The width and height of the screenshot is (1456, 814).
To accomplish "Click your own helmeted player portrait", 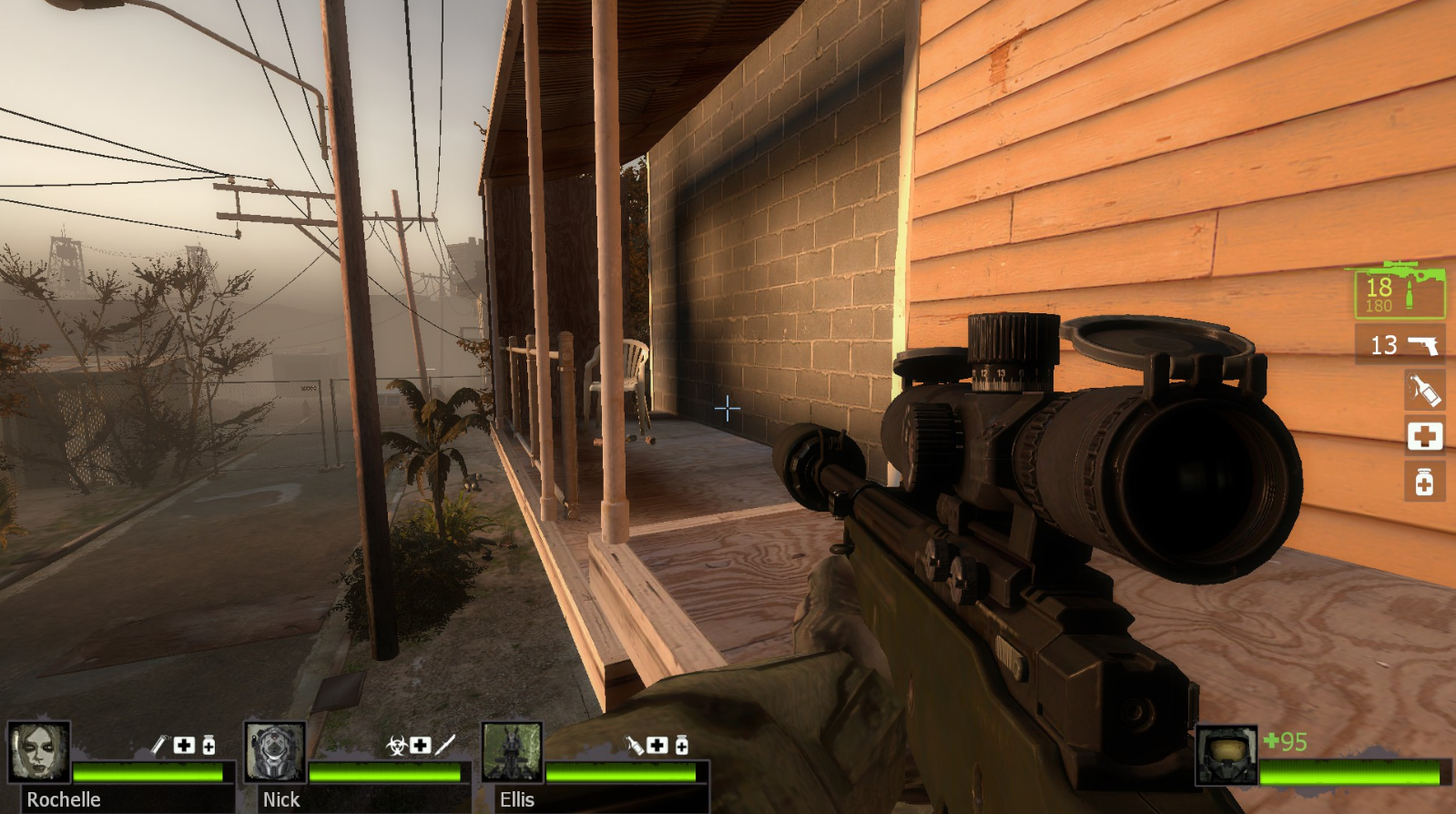I will pos(1226,755).
